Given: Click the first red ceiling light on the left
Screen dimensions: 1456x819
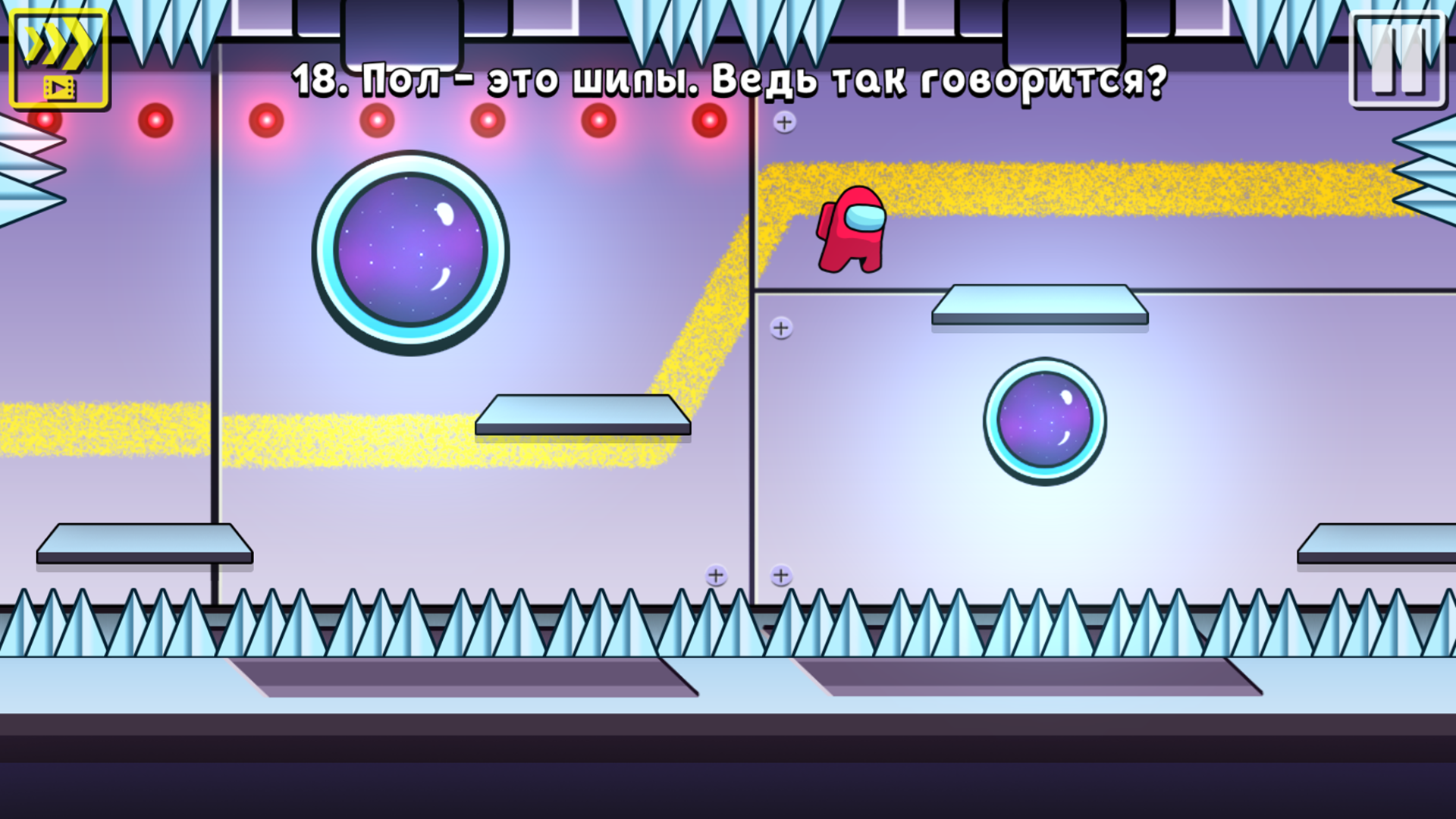Looking at the screenshot, I should pyautogui.click(x=155, y=119).
